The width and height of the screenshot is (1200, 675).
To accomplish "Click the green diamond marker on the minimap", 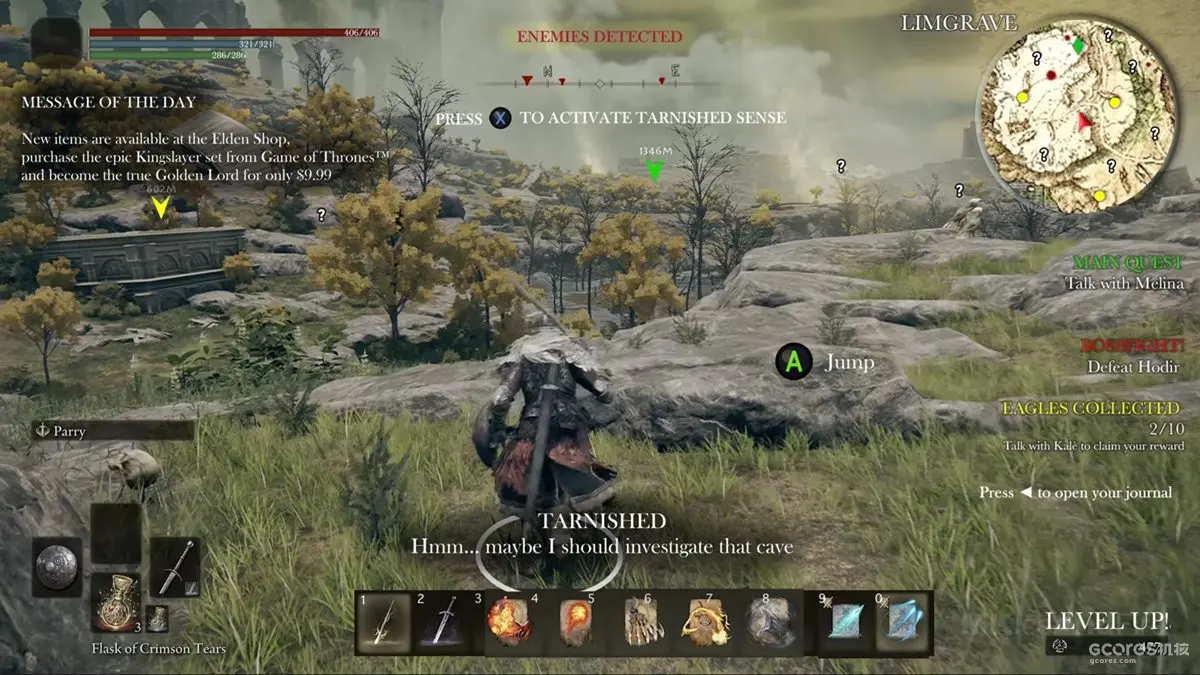I will click(x=1078, y=46).
